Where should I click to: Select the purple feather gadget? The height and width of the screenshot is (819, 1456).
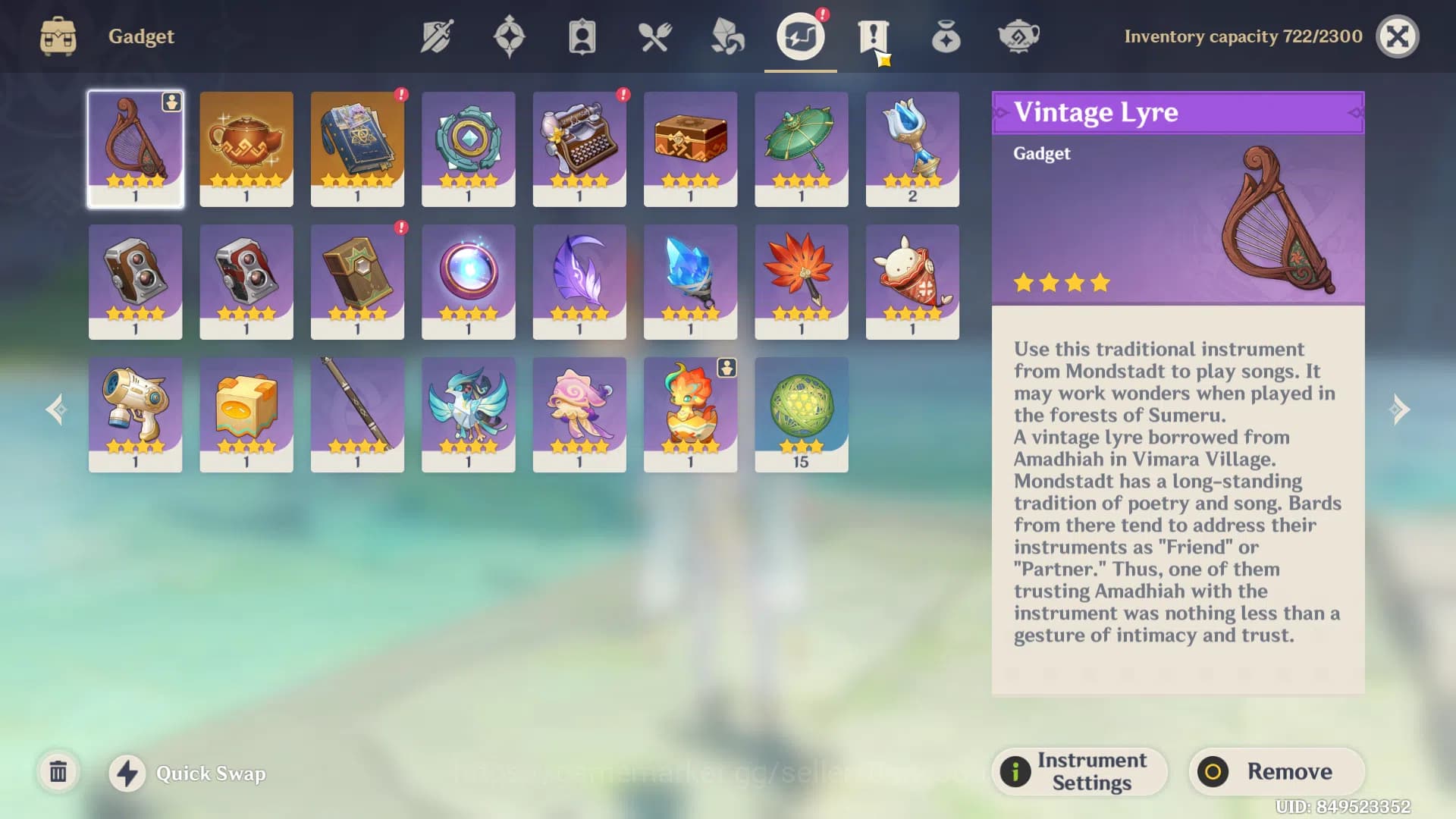(x=579, y=281)
